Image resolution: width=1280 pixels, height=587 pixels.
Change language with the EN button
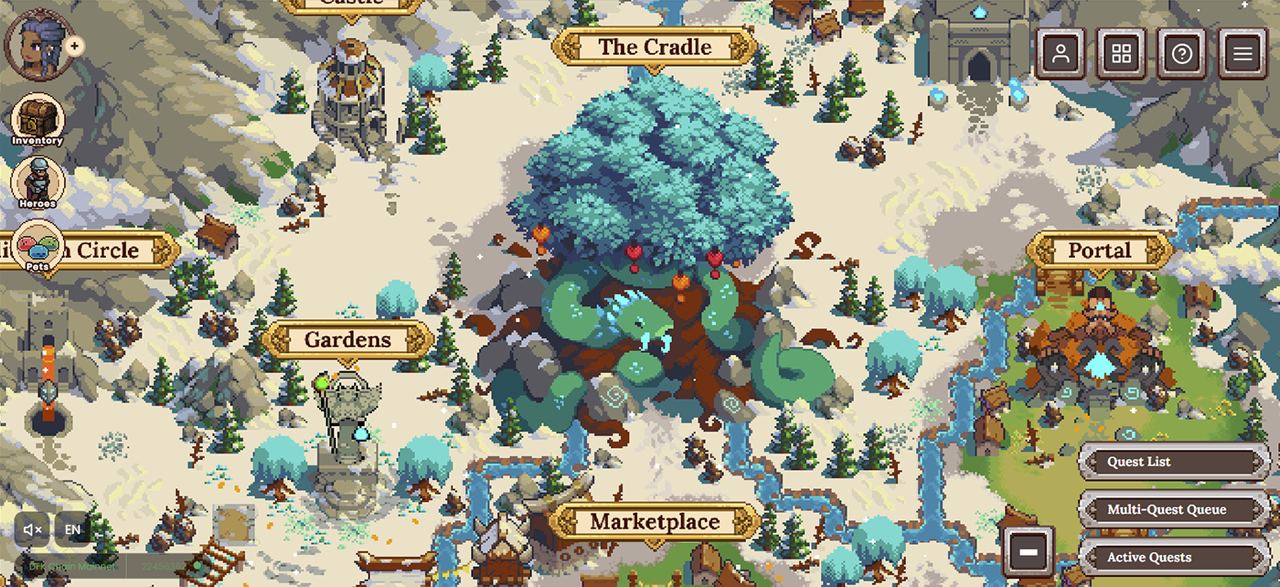click(73, 529)
